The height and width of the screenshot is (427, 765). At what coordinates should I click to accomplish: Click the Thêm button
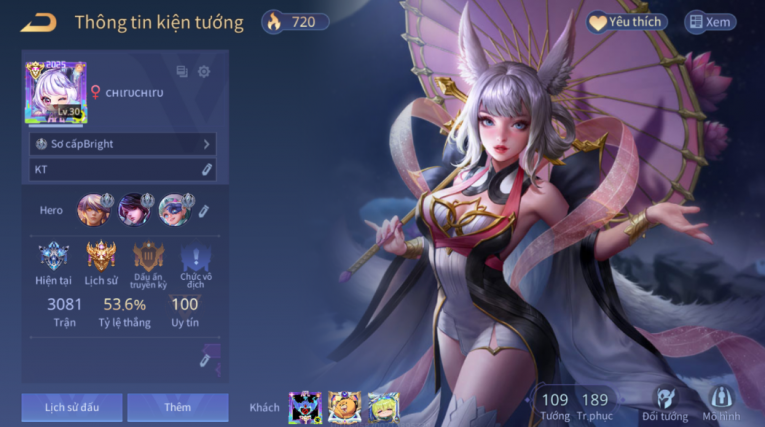click(178, 407)
